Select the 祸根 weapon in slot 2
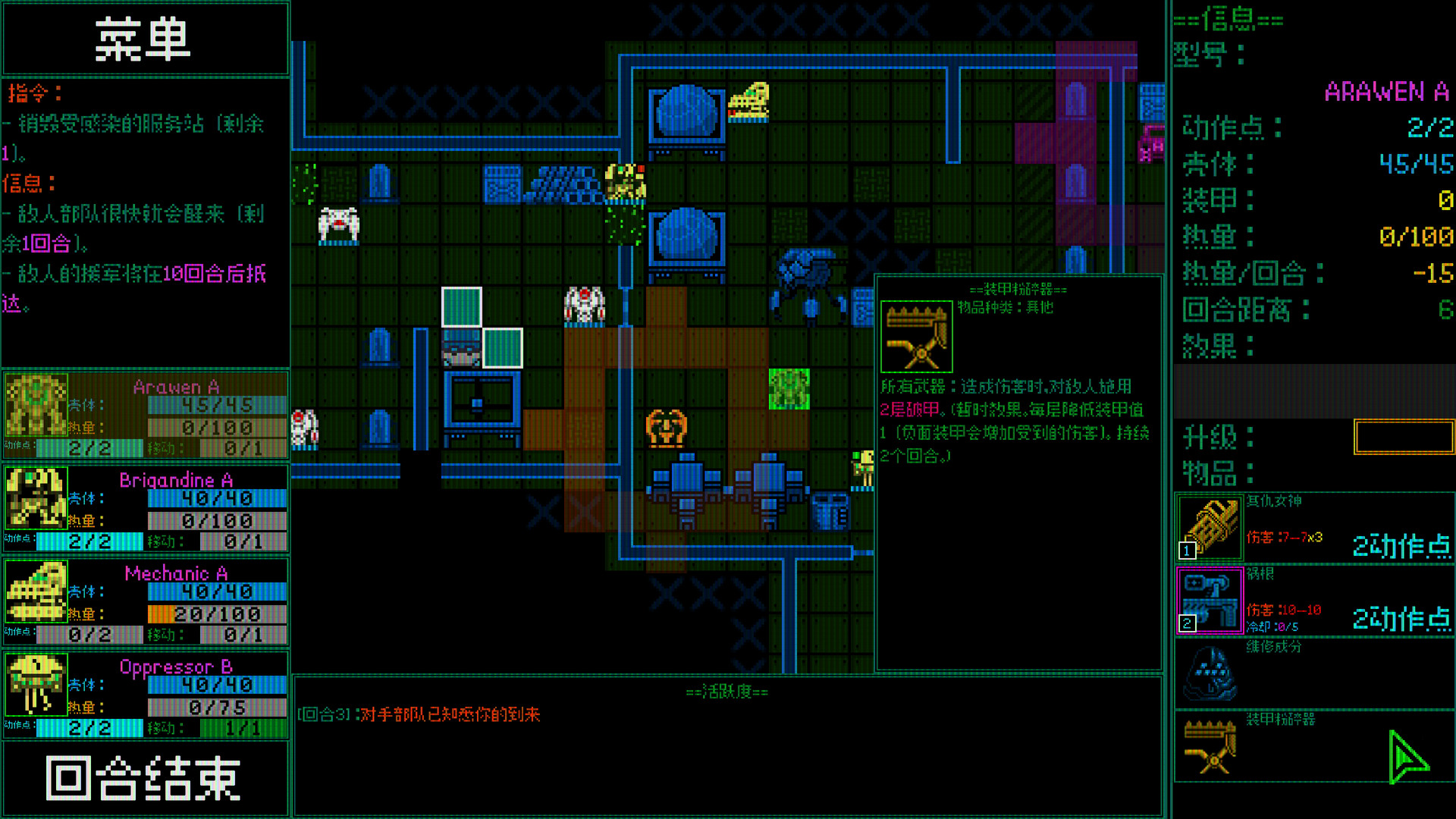This screenshot has width=1456, height=819. click(x=1211, y=599)
